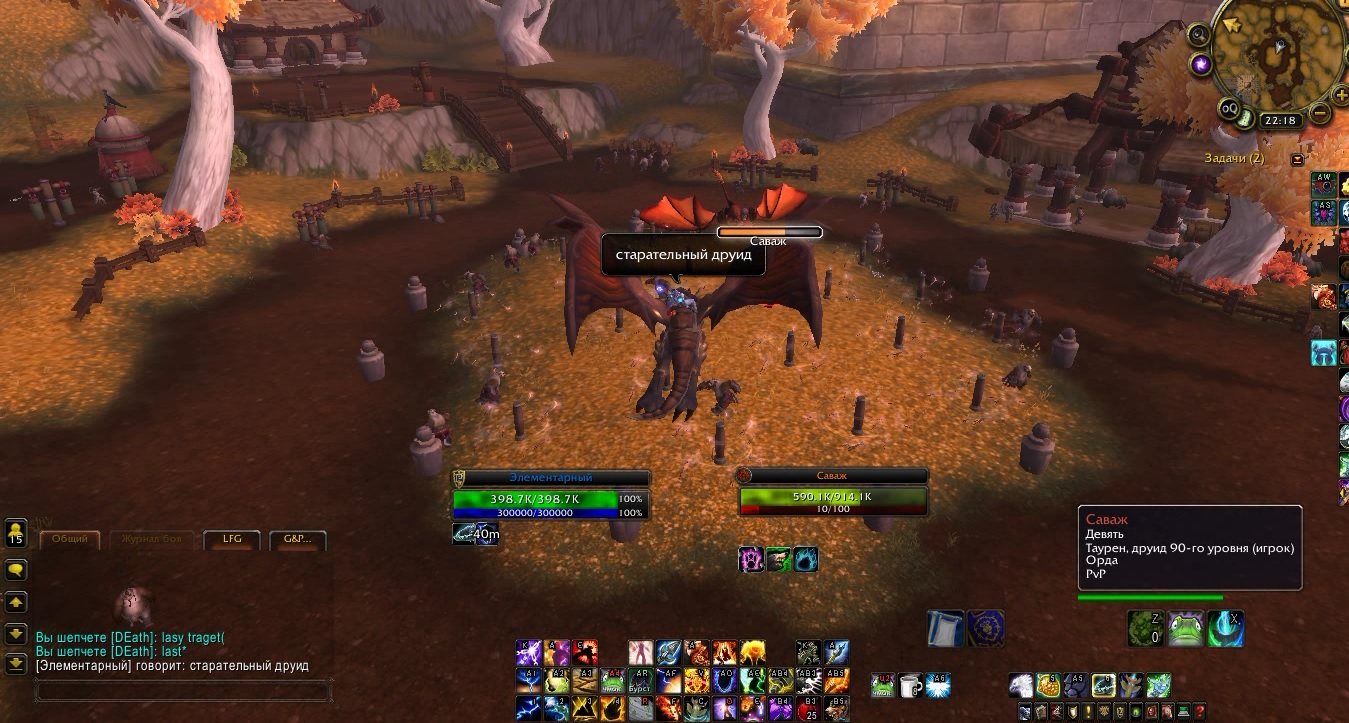Open the friends list button showing 15
This screenshot has width=1349, height=723.
16,532
